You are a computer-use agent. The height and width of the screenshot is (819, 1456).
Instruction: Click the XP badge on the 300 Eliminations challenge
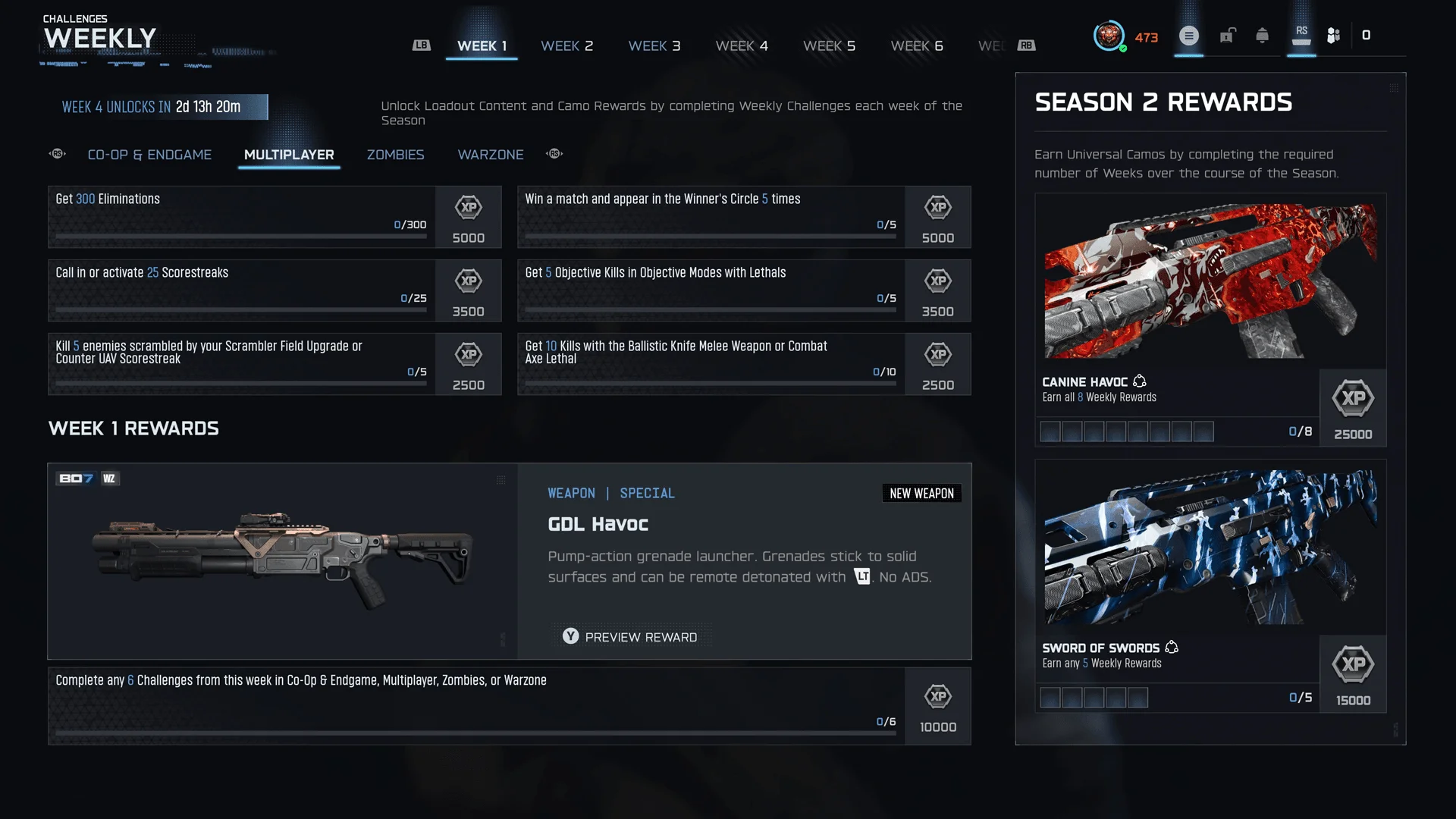[x=469, y=217]
